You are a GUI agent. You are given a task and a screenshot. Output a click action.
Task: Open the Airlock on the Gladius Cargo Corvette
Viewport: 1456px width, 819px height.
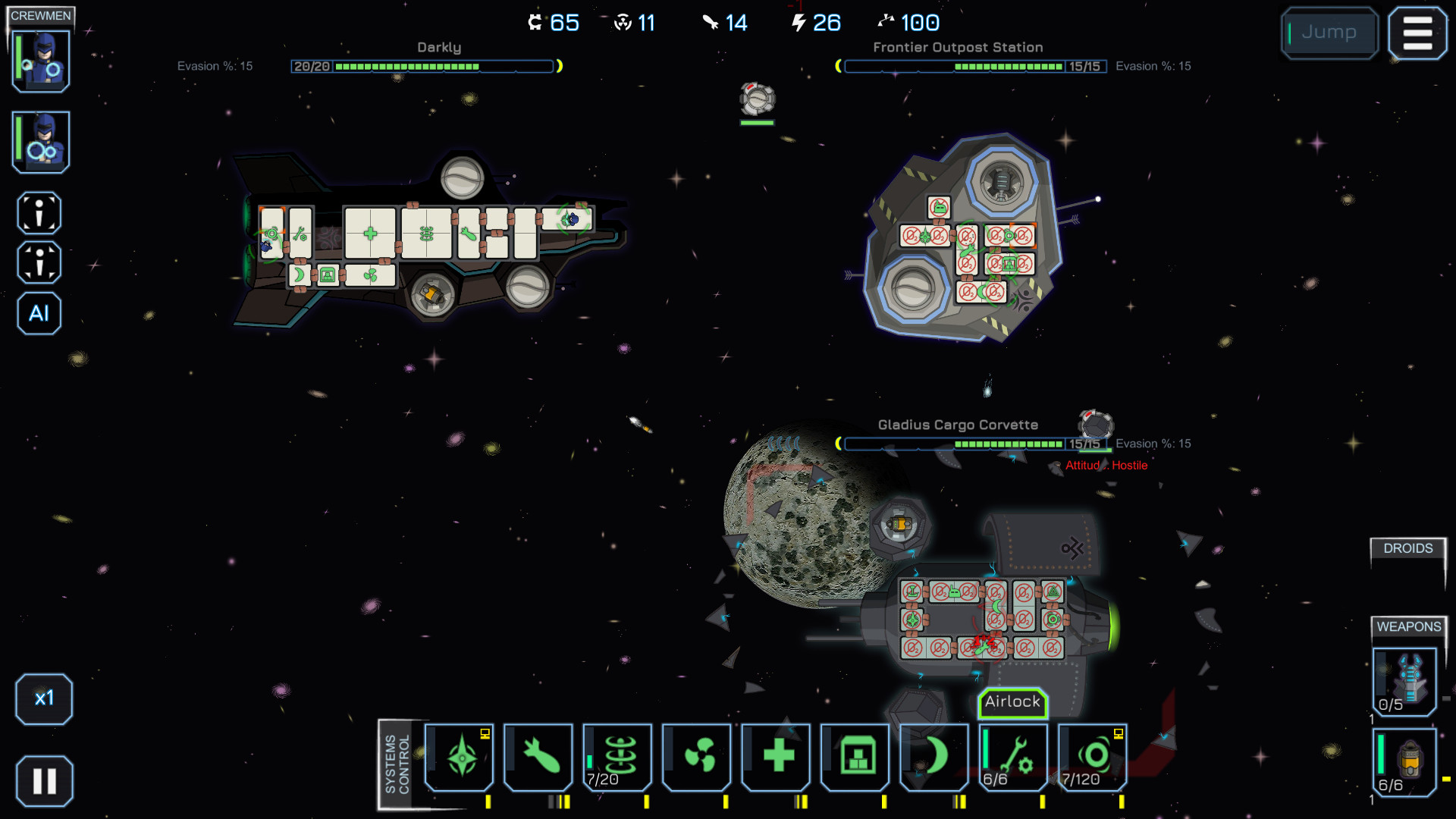(1012, 702)
